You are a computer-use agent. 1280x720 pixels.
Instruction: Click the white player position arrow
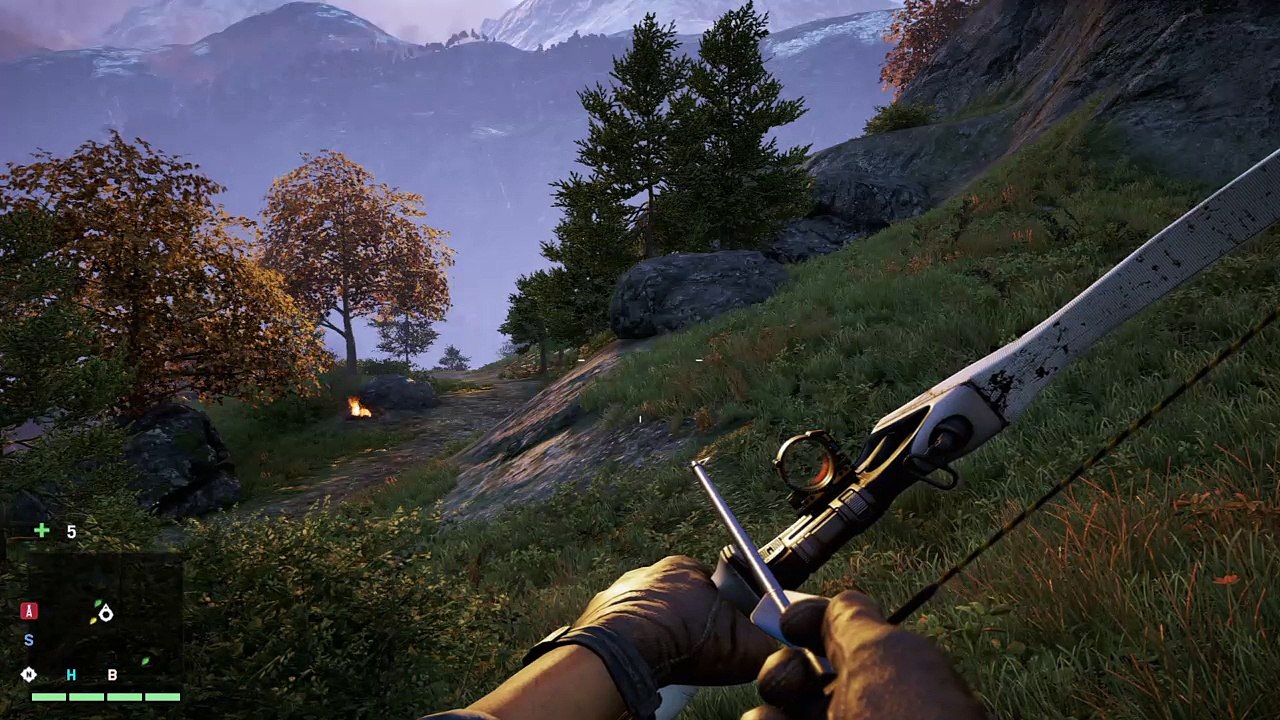click(x=106, y=614)
